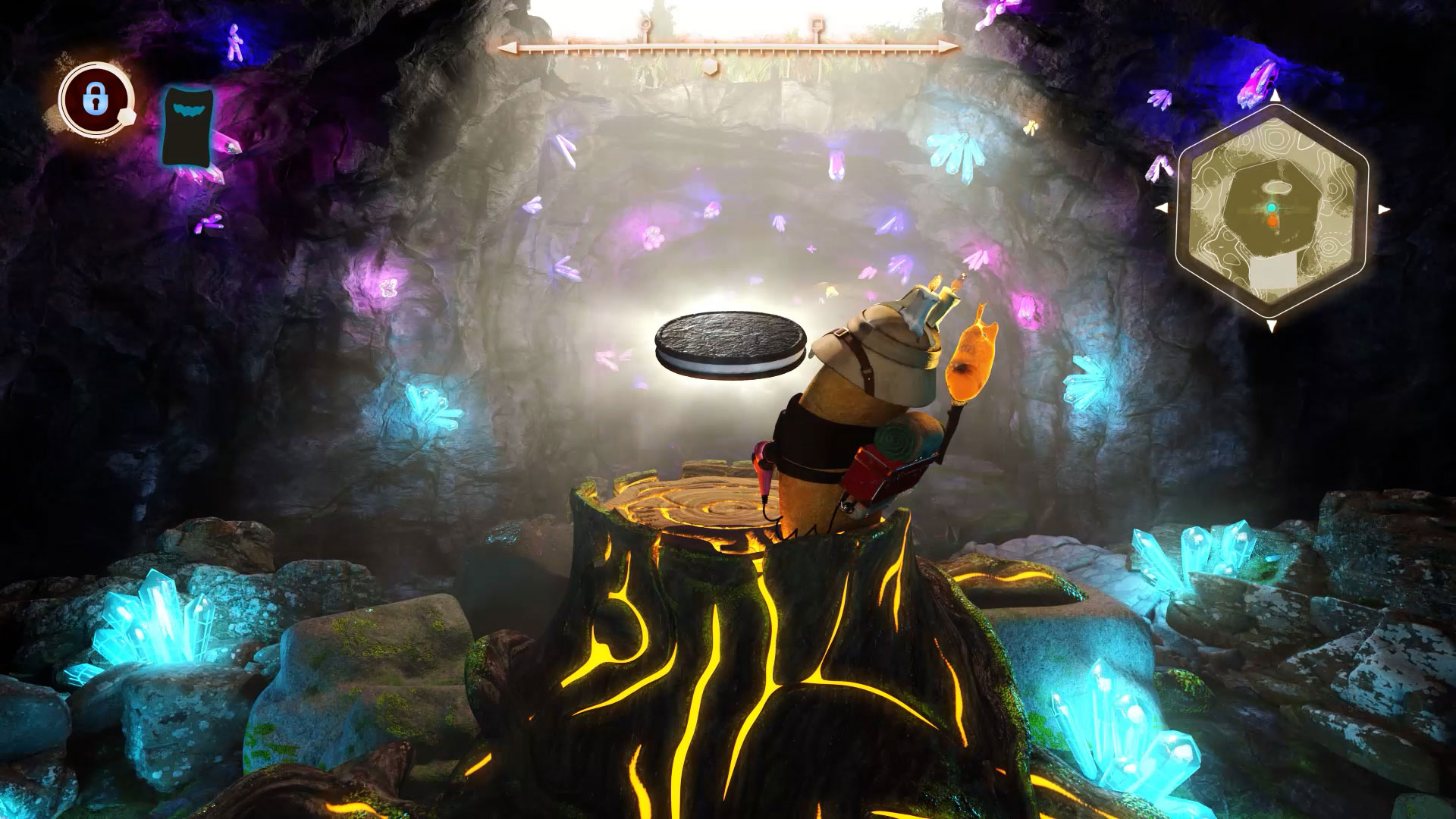Click the compass bar's hexagonal pointer
This screenshot has height=819, width=1456.
[x=708, y=66]
